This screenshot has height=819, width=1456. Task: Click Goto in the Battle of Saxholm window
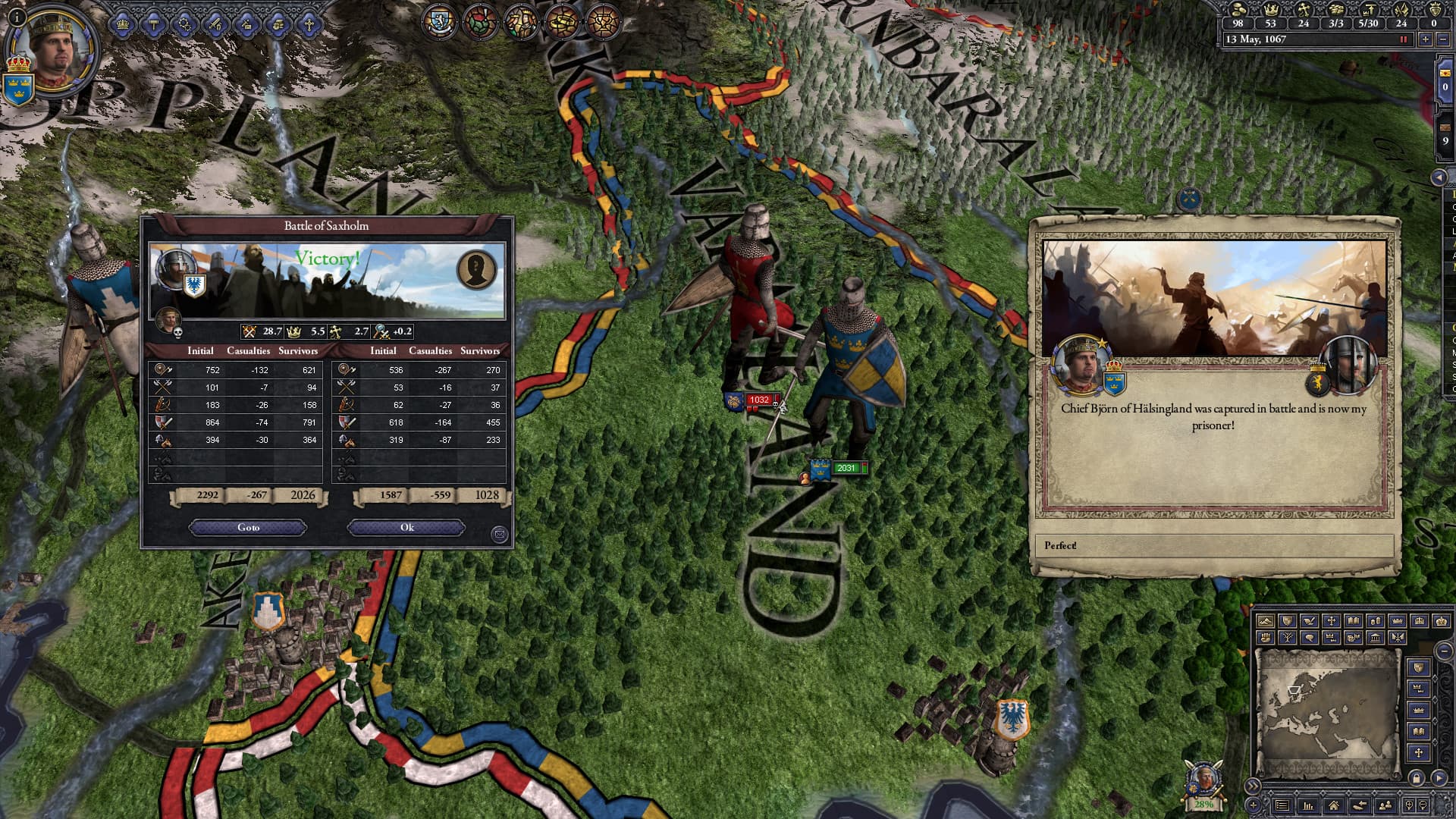pyautogui.click(x=246, y=527)
